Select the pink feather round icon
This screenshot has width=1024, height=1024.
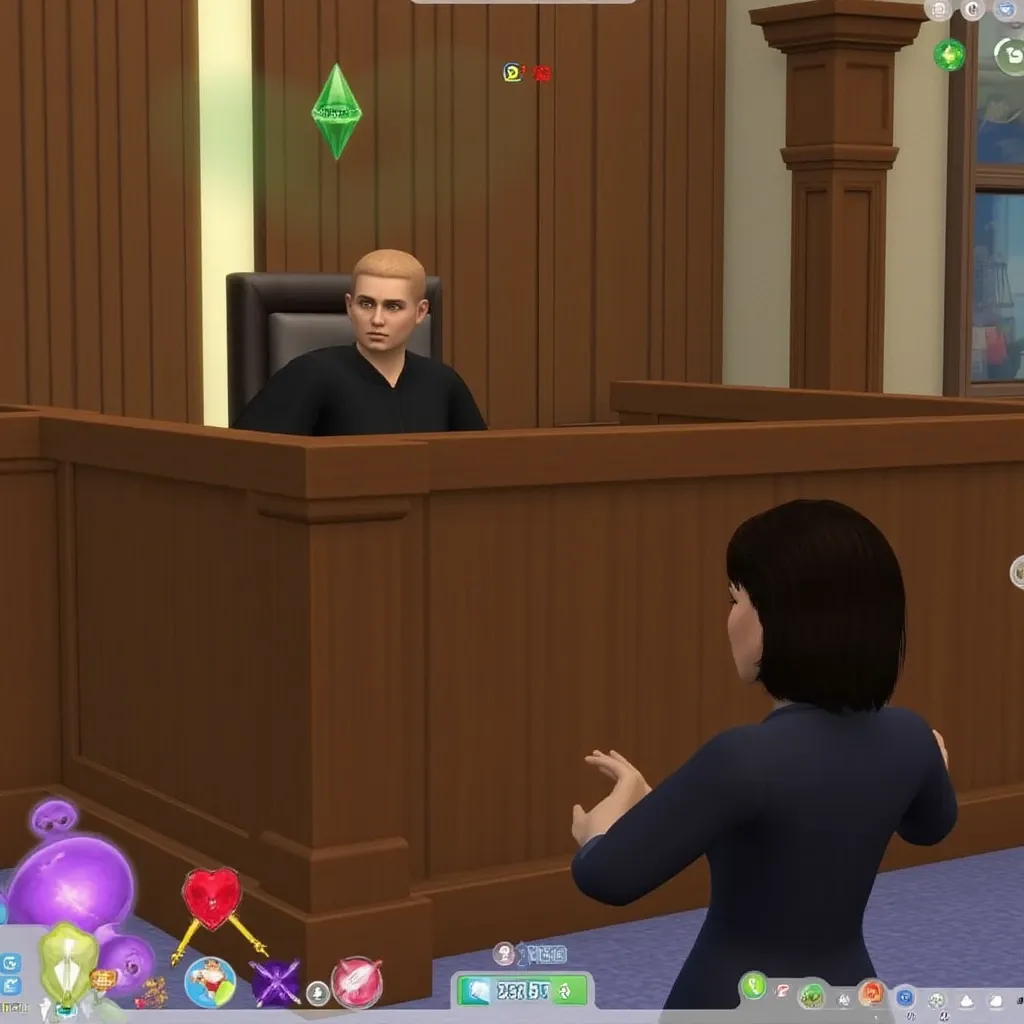point(356,981)
